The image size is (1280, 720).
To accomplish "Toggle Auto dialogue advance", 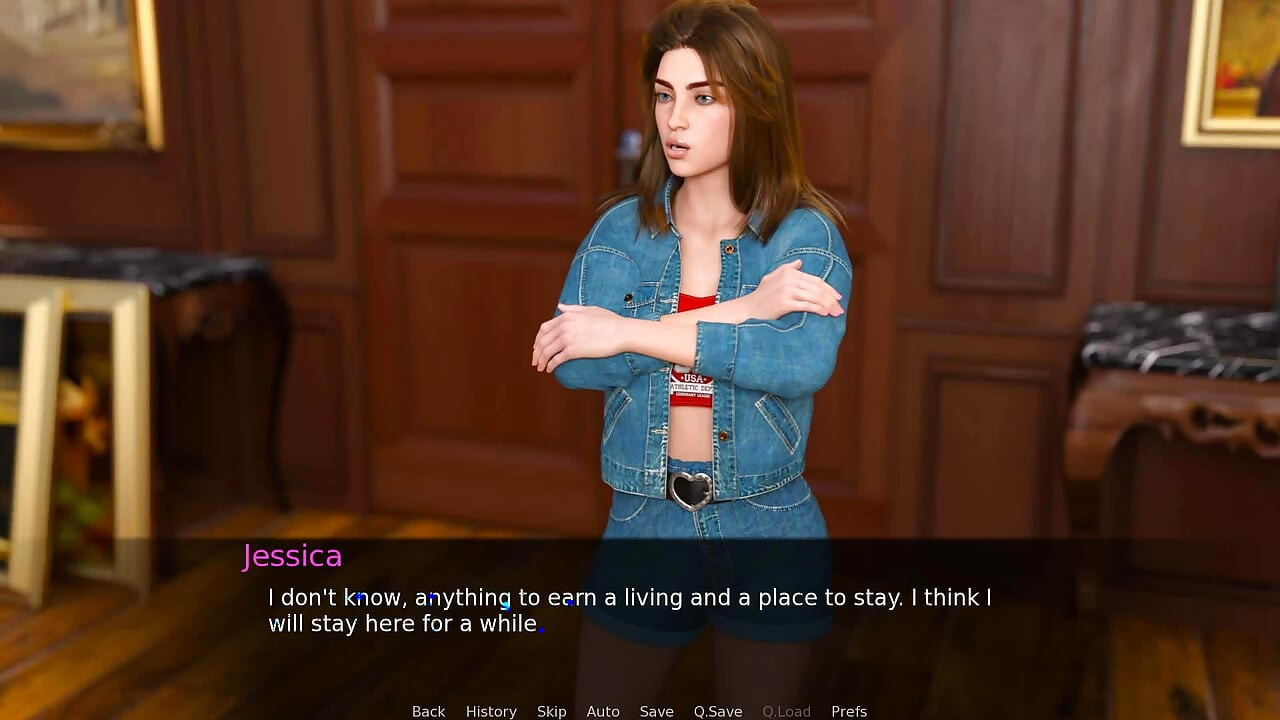I will click(603, 711).
